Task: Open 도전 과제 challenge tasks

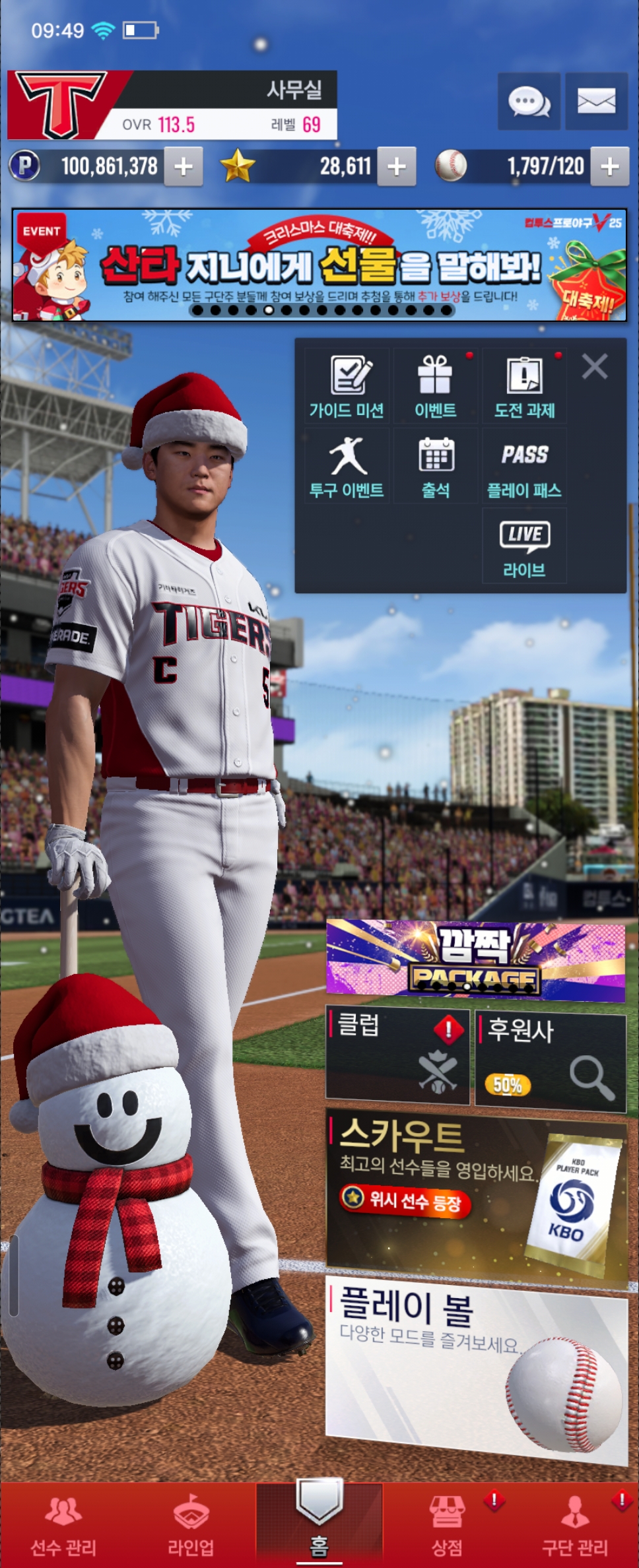Action: pos(525,387)
